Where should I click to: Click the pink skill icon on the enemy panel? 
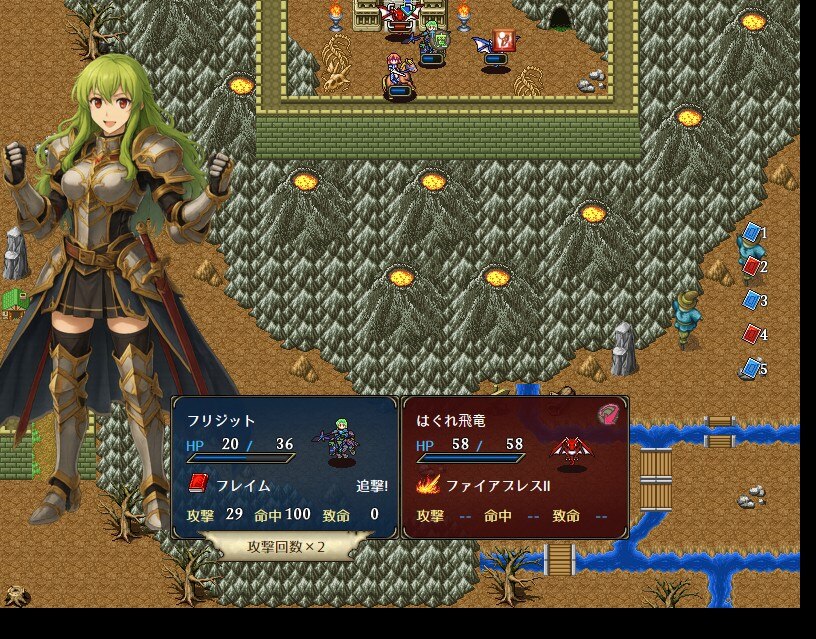pyautogui.click(x=609, y=415)
